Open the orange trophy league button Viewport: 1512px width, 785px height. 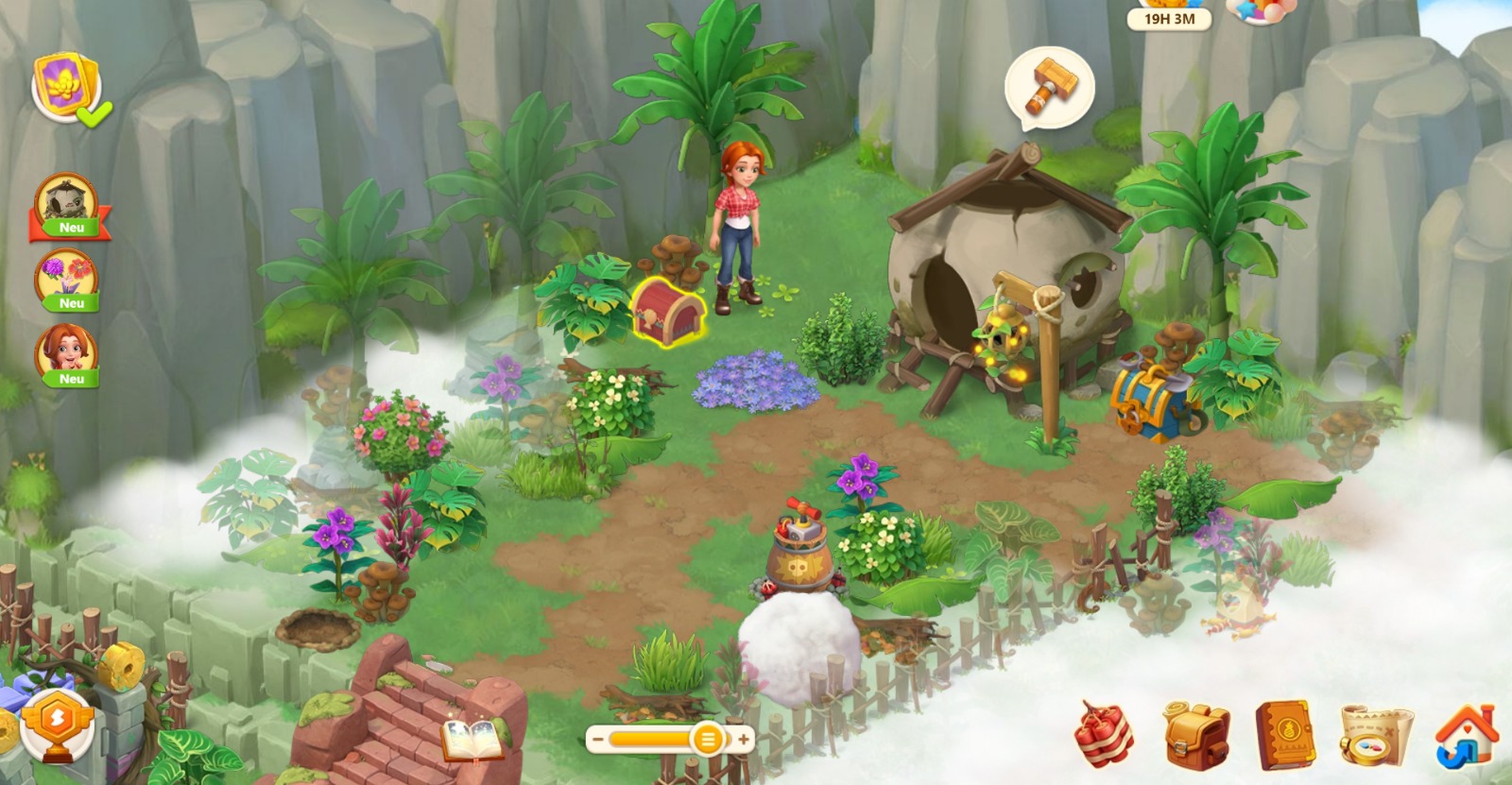[x=56, y=725]
